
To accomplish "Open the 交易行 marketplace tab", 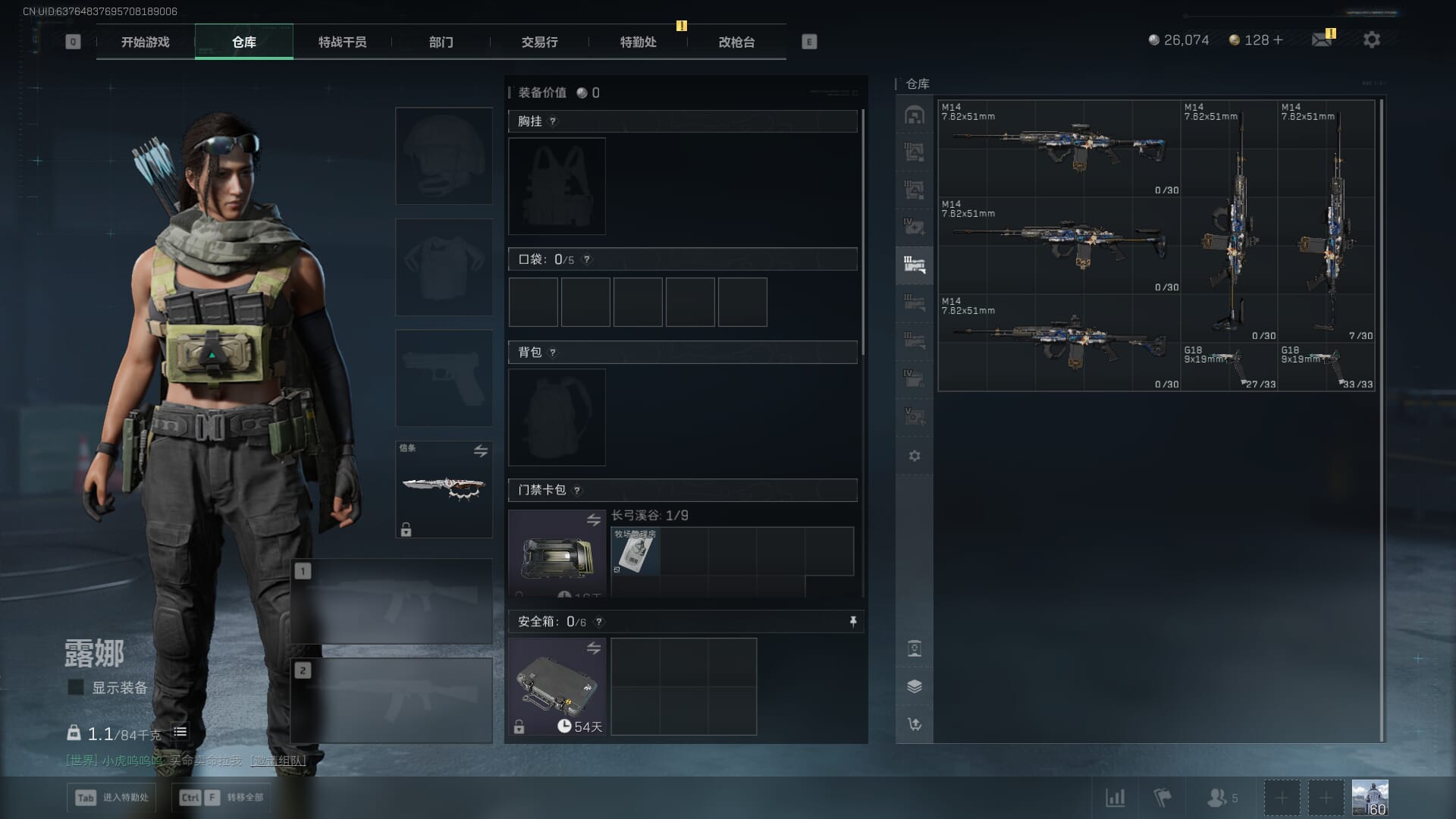I will 539,42.
